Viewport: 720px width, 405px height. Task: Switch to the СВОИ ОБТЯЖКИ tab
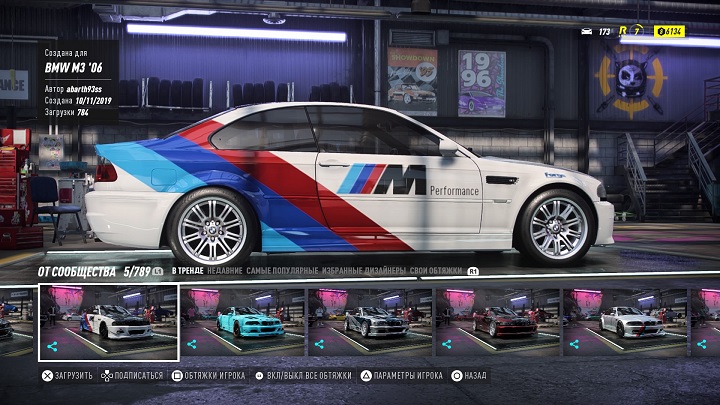(x=437, y=270)
